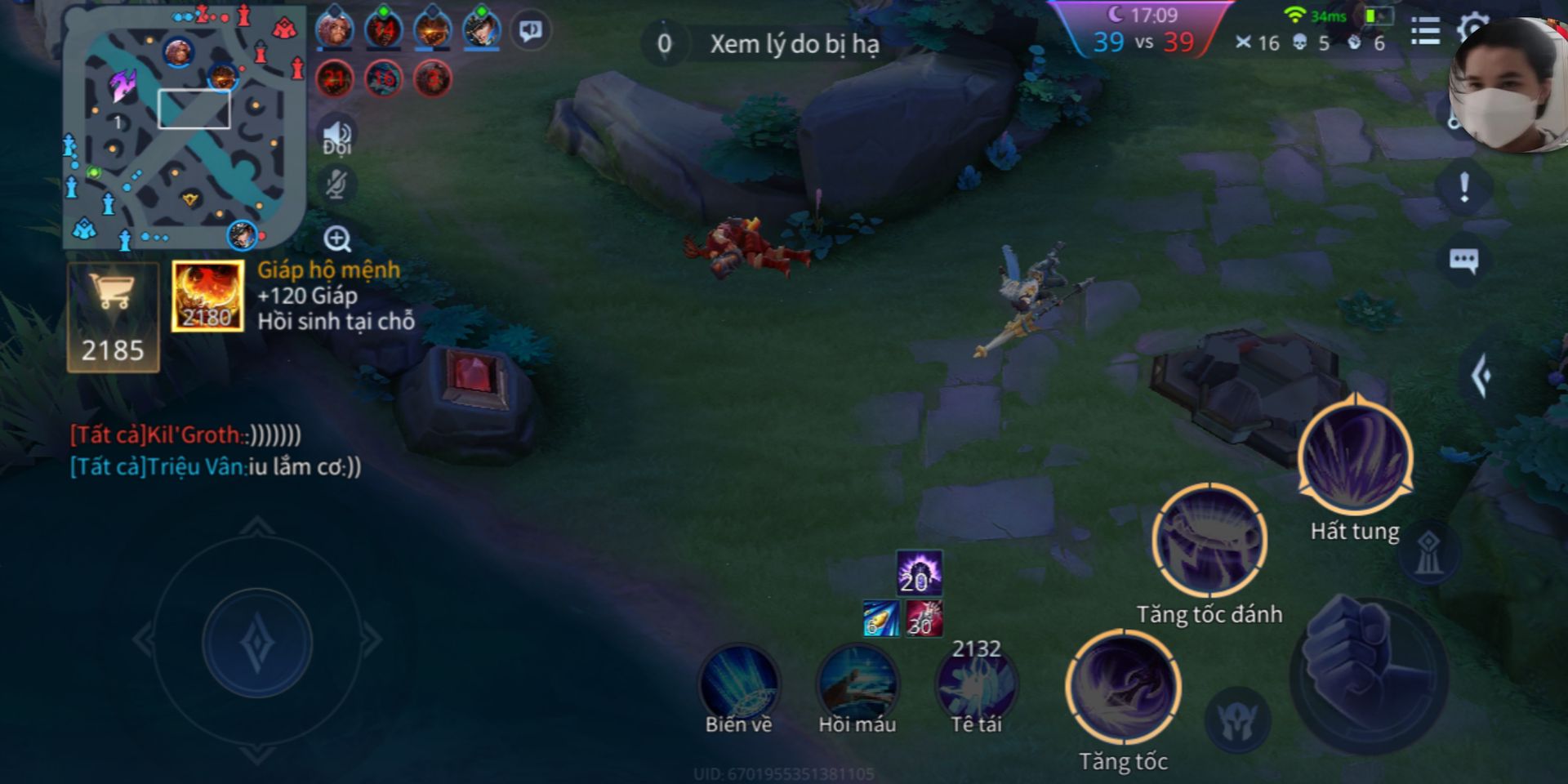Open the settings gear
1568x784 pixels.
(1470, 27)
